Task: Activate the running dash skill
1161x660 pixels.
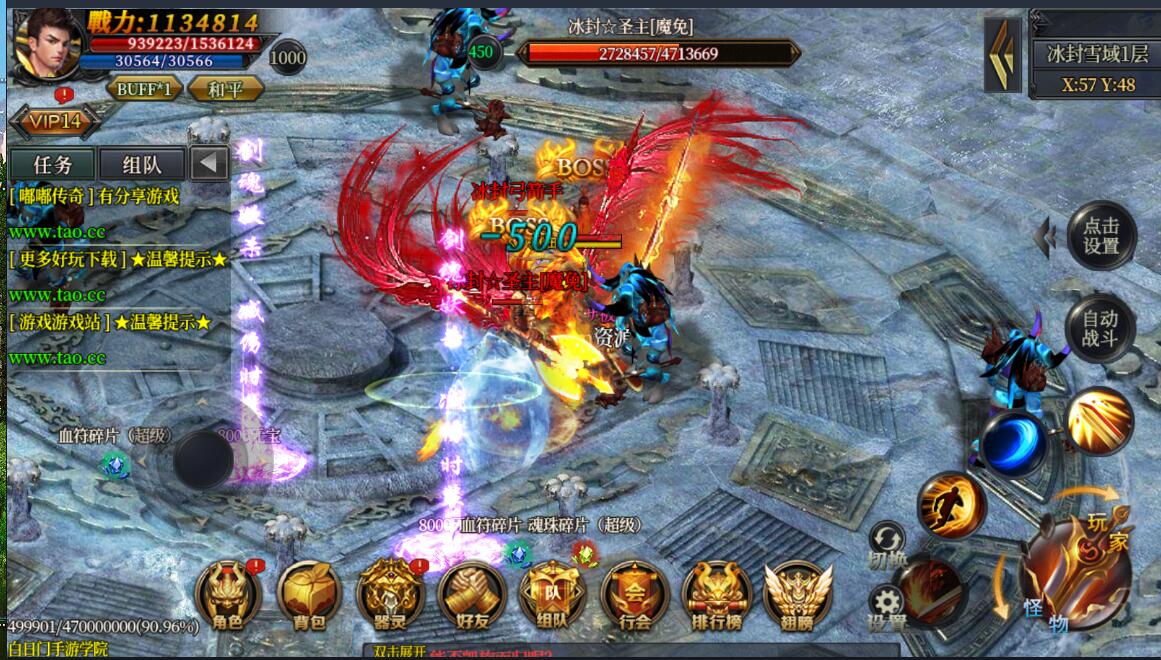Action: point(951,505)
